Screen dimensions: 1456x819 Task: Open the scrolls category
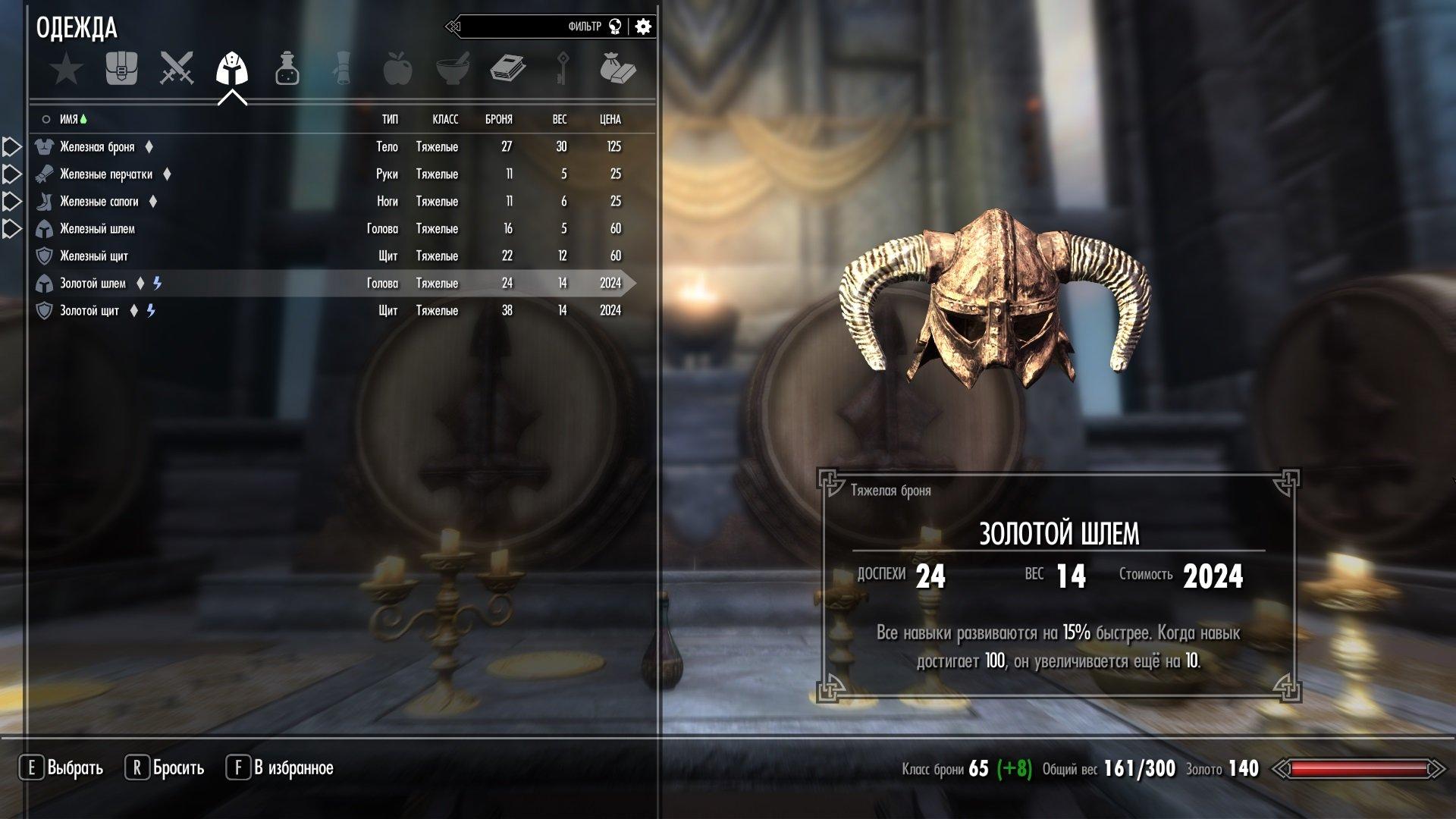click(342, 69)
